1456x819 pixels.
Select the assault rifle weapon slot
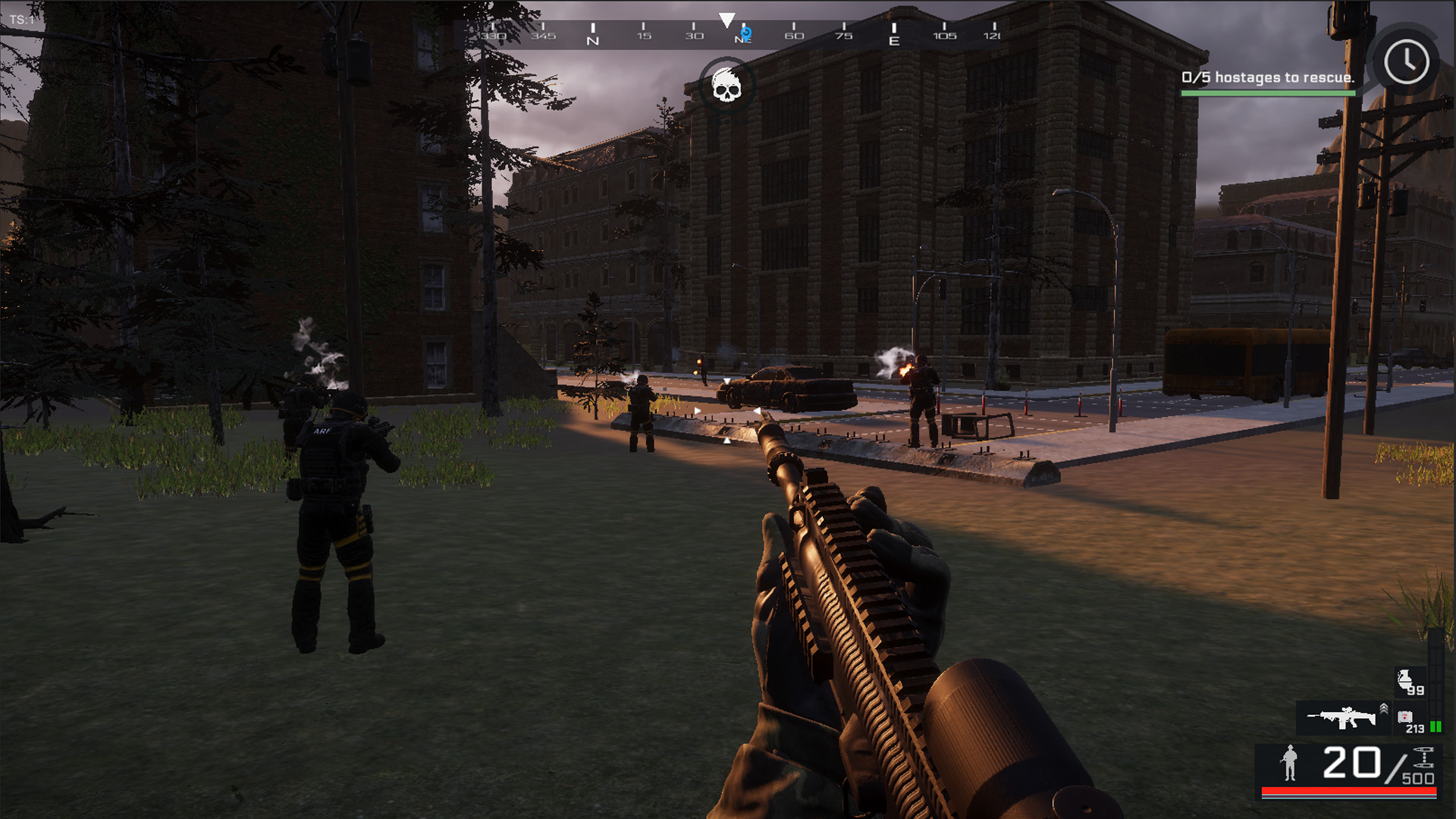pyautogui.click(x=1341, y=717)
